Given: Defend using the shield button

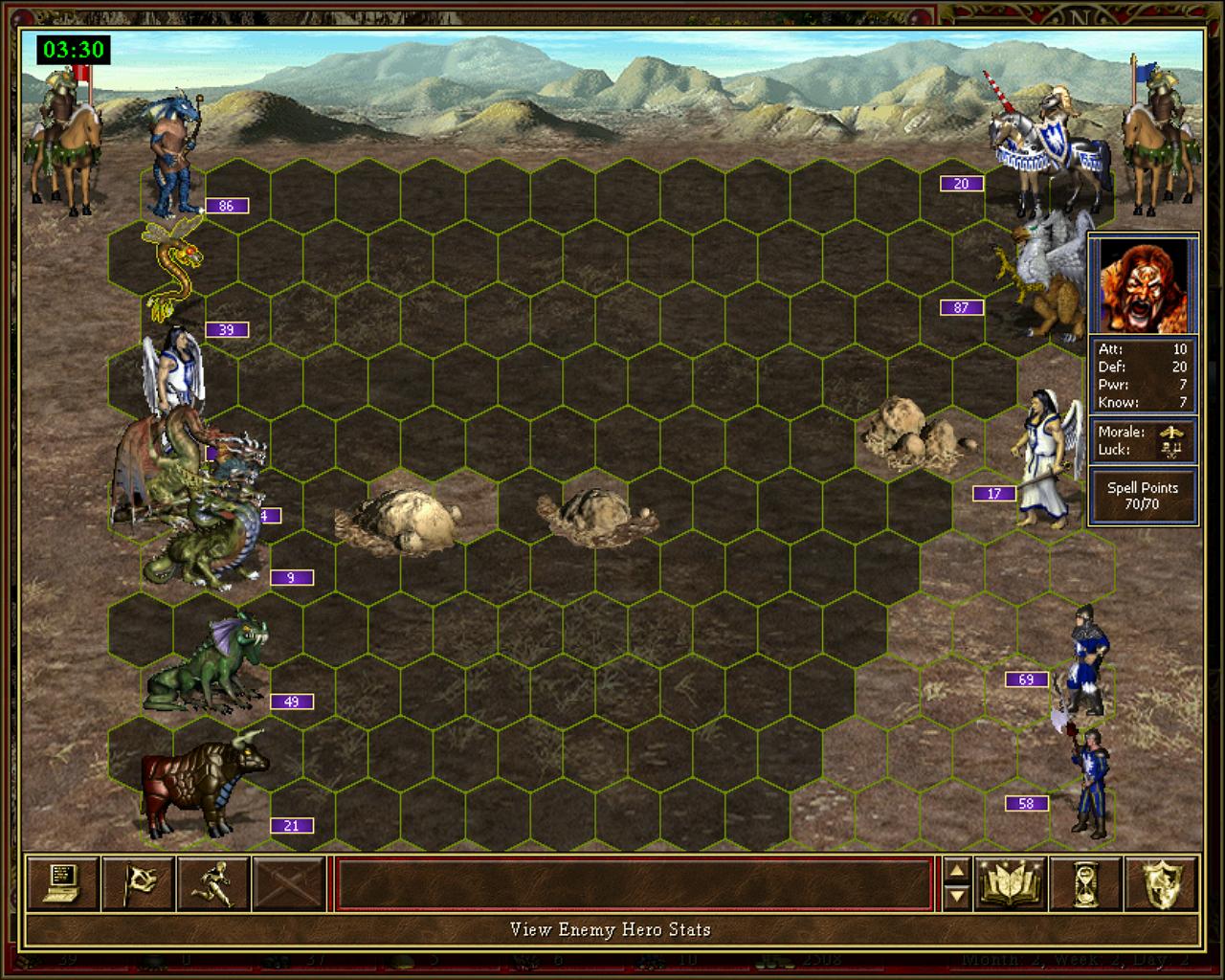Looking at the screenshot, I should (1162, 882).
